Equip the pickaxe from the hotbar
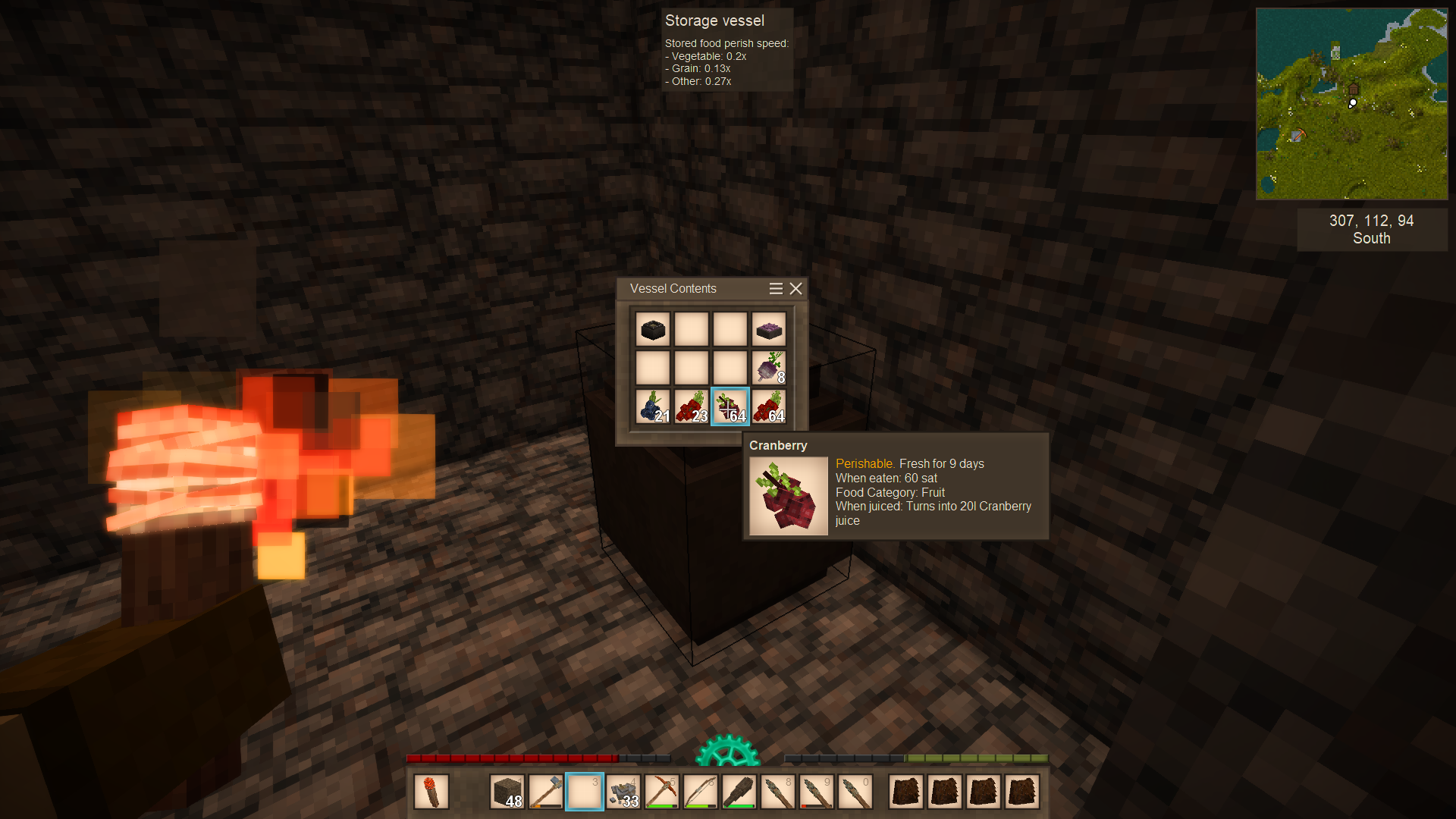The height and width of the screenshot is (819, 1456). [x=662, y=792]
